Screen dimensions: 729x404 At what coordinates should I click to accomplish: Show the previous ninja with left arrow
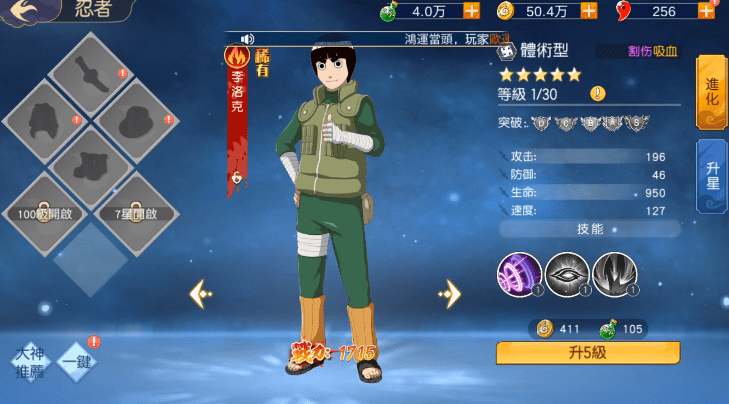(201, 293)
